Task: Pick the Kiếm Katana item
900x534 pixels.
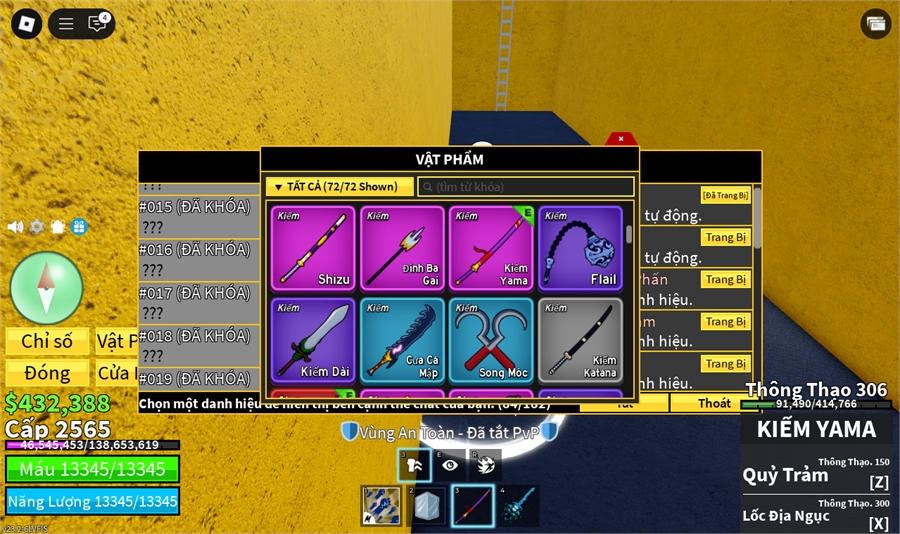Action: pos(580,340)
